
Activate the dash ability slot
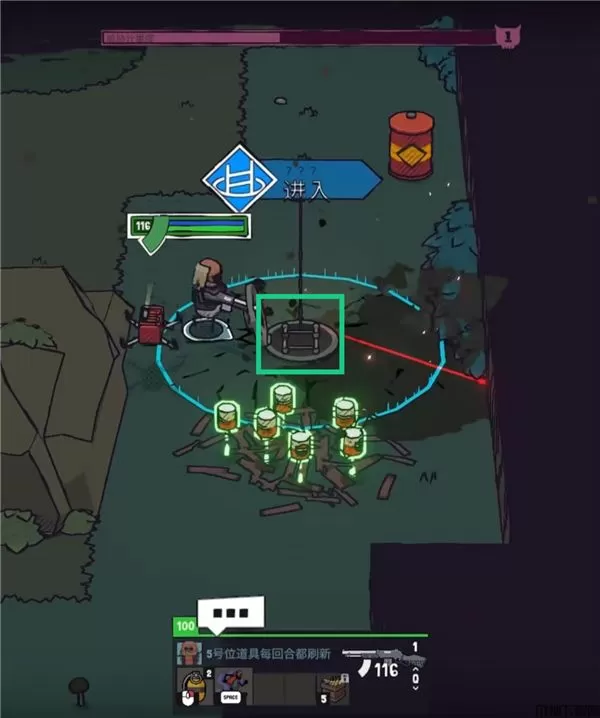pyautogui.click(x=233, y=684)
